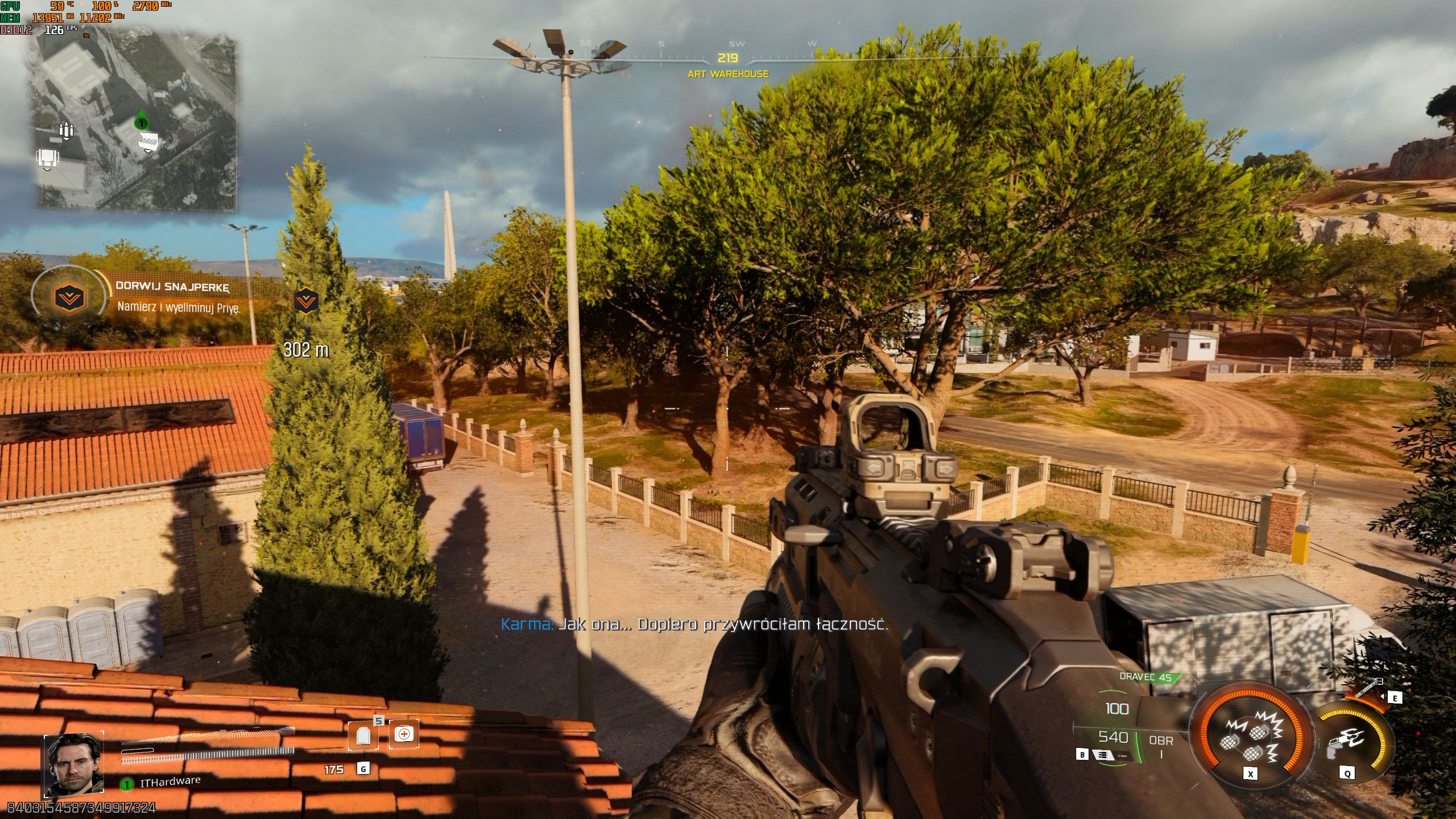Click the dropped loadout icon on the minimap
1456x819 pixels.
[x=147, y=142]
